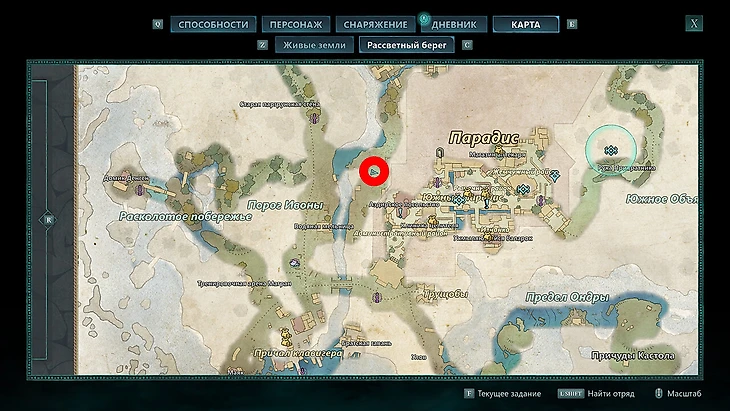Open the Дневник journal tab

459,24
